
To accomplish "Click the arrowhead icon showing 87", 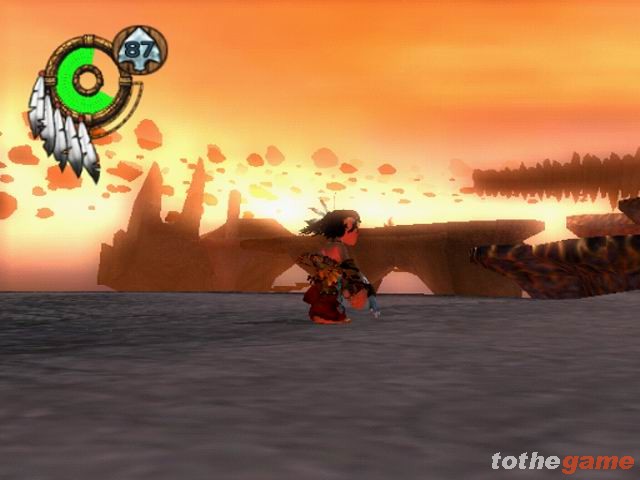I will click(140, 49).
